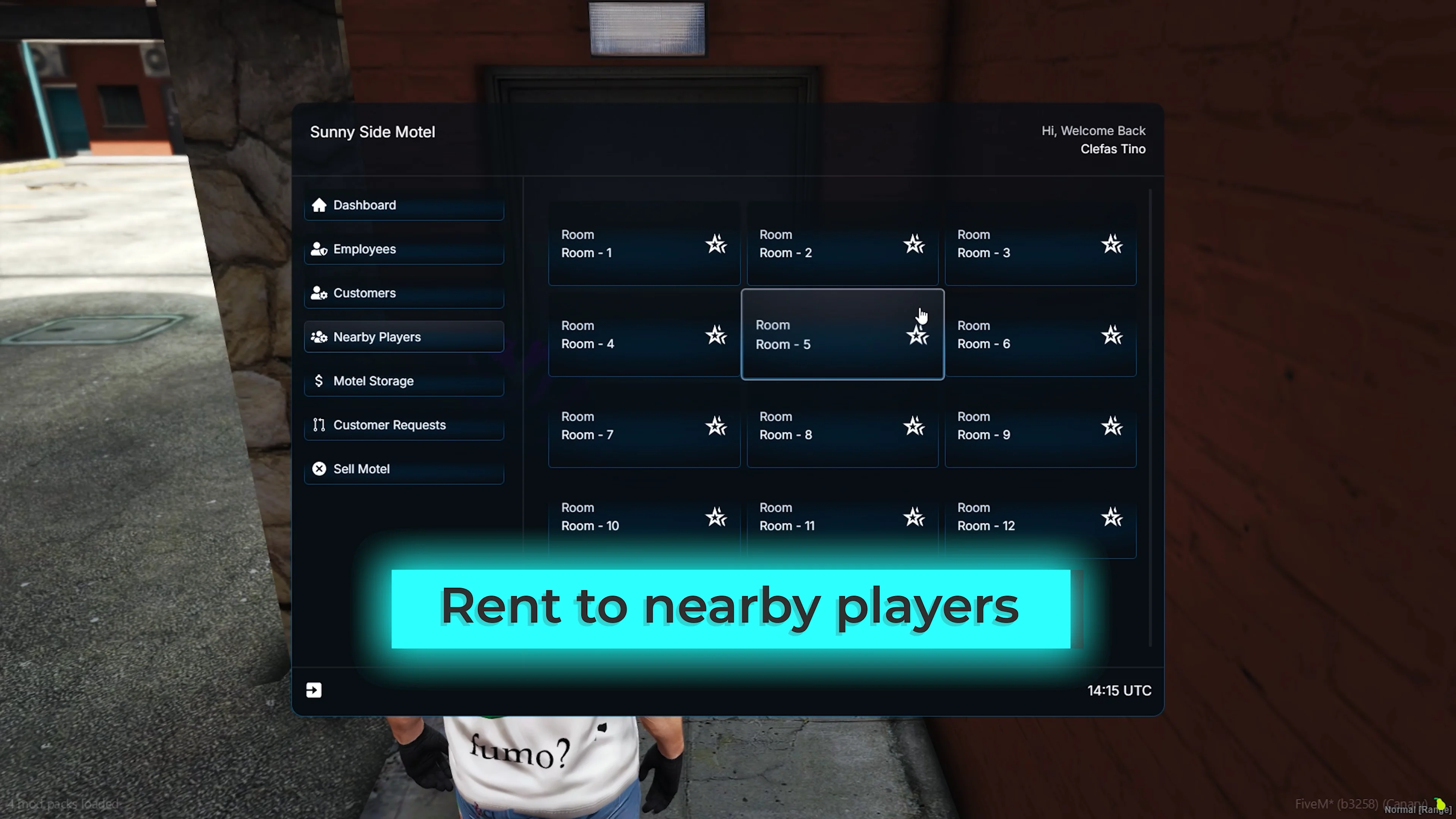The height and width of the screenshot is (819, 1456).
Task: Open the Dashboard section
Action: tap(403, 205)
